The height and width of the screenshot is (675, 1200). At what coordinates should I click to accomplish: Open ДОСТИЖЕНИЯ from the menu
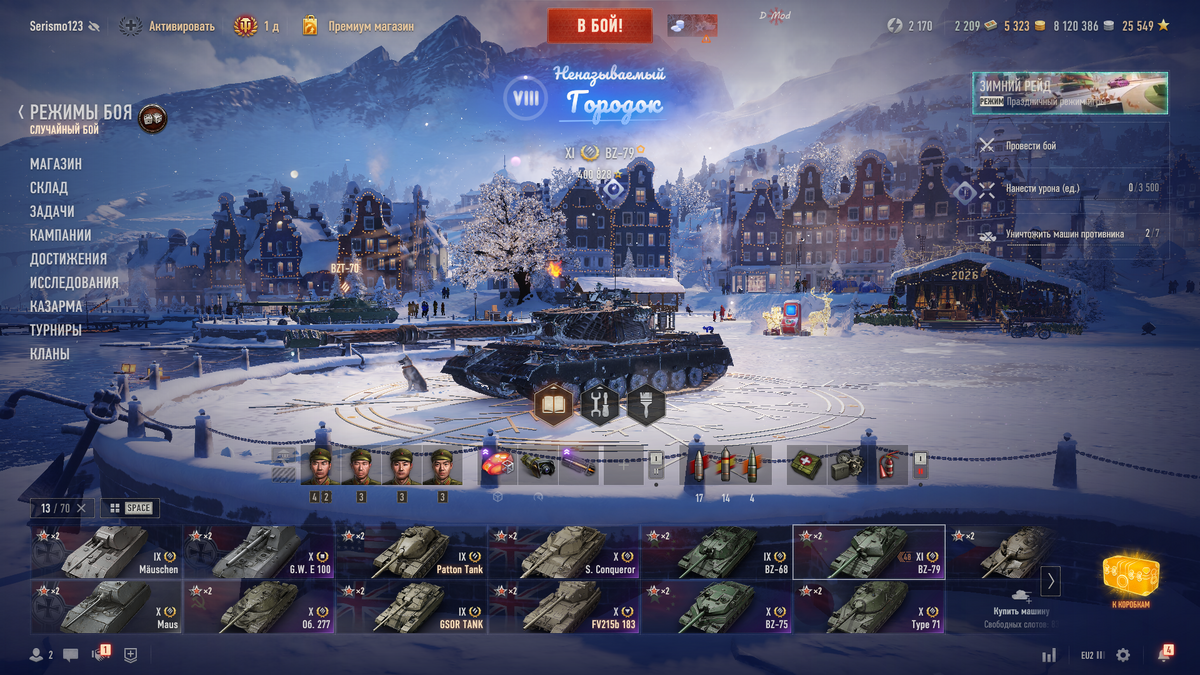tap(68, 259)
